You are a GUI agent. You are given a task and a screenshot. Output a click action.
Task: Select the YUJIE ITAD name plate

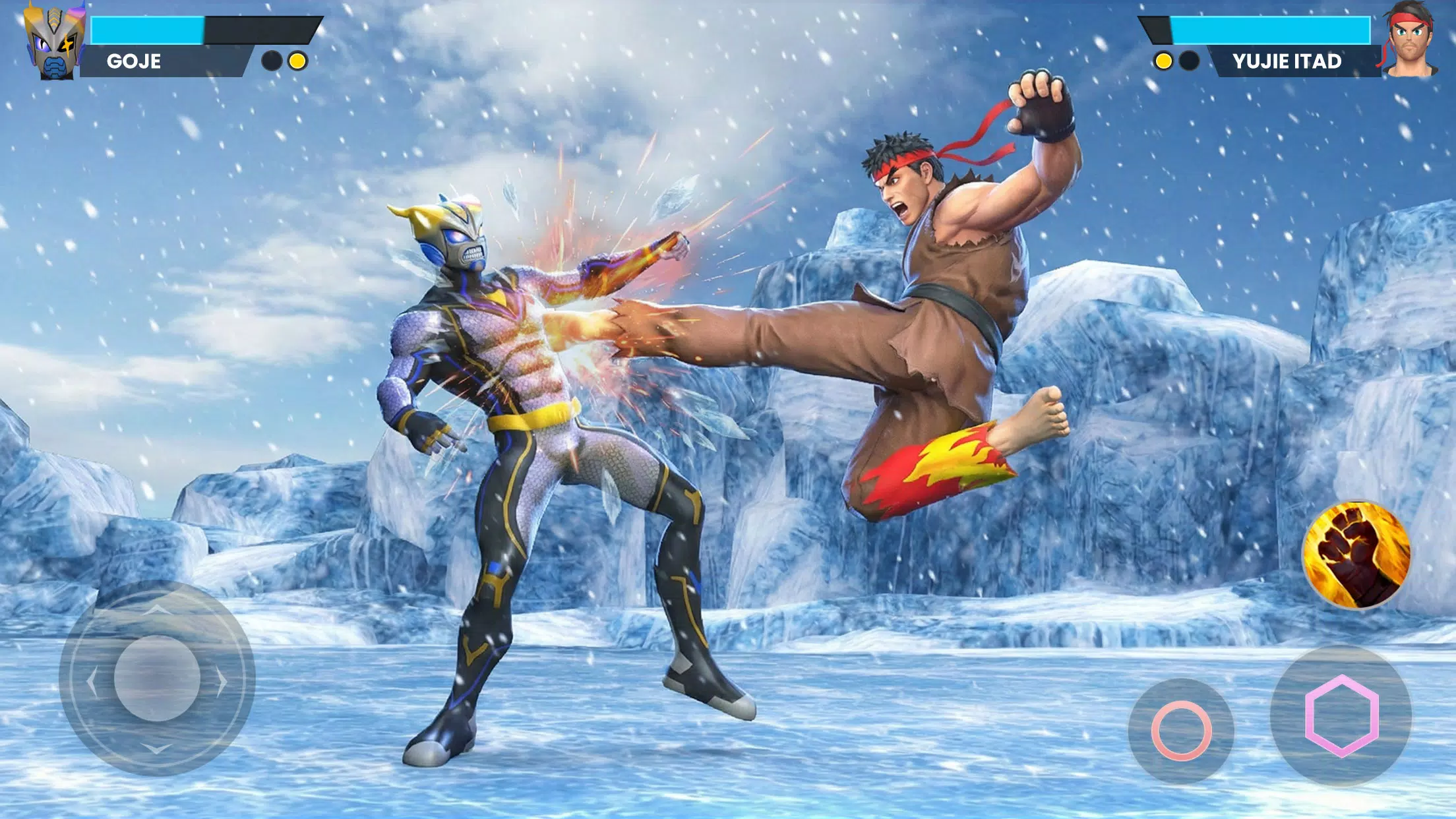coord(1287,62)
